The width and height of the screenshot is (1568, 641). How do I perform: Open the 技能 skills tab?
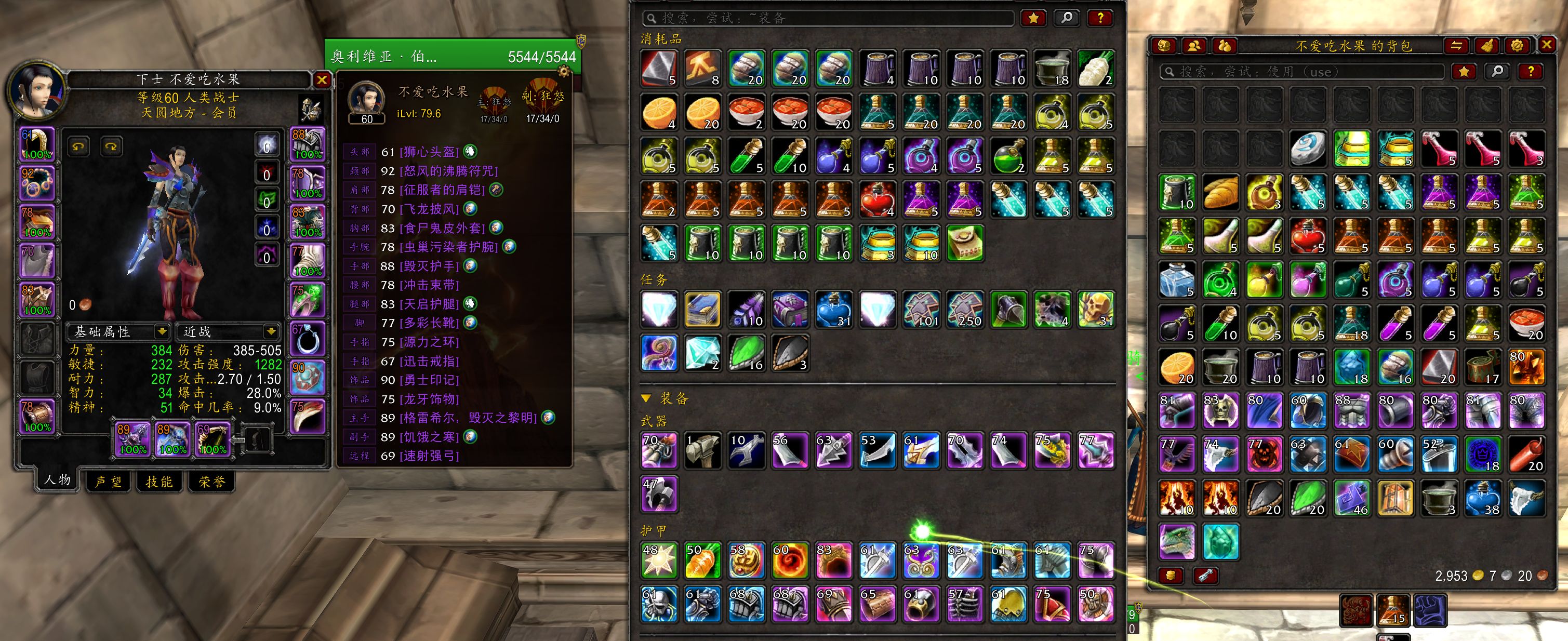[159, 482]
